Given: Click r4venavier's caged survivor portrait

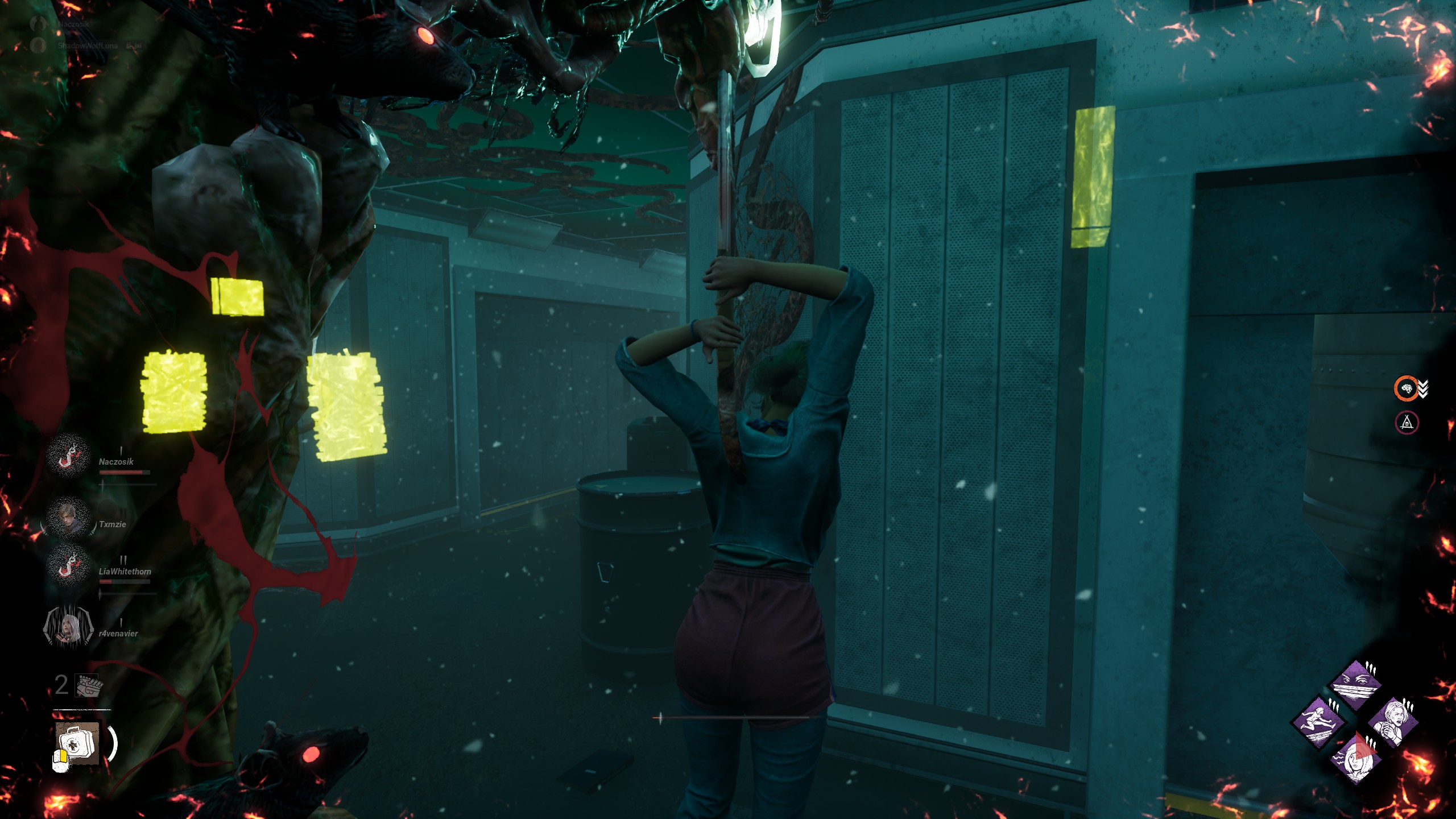Looking at the screenshot, I should point(68,626).
